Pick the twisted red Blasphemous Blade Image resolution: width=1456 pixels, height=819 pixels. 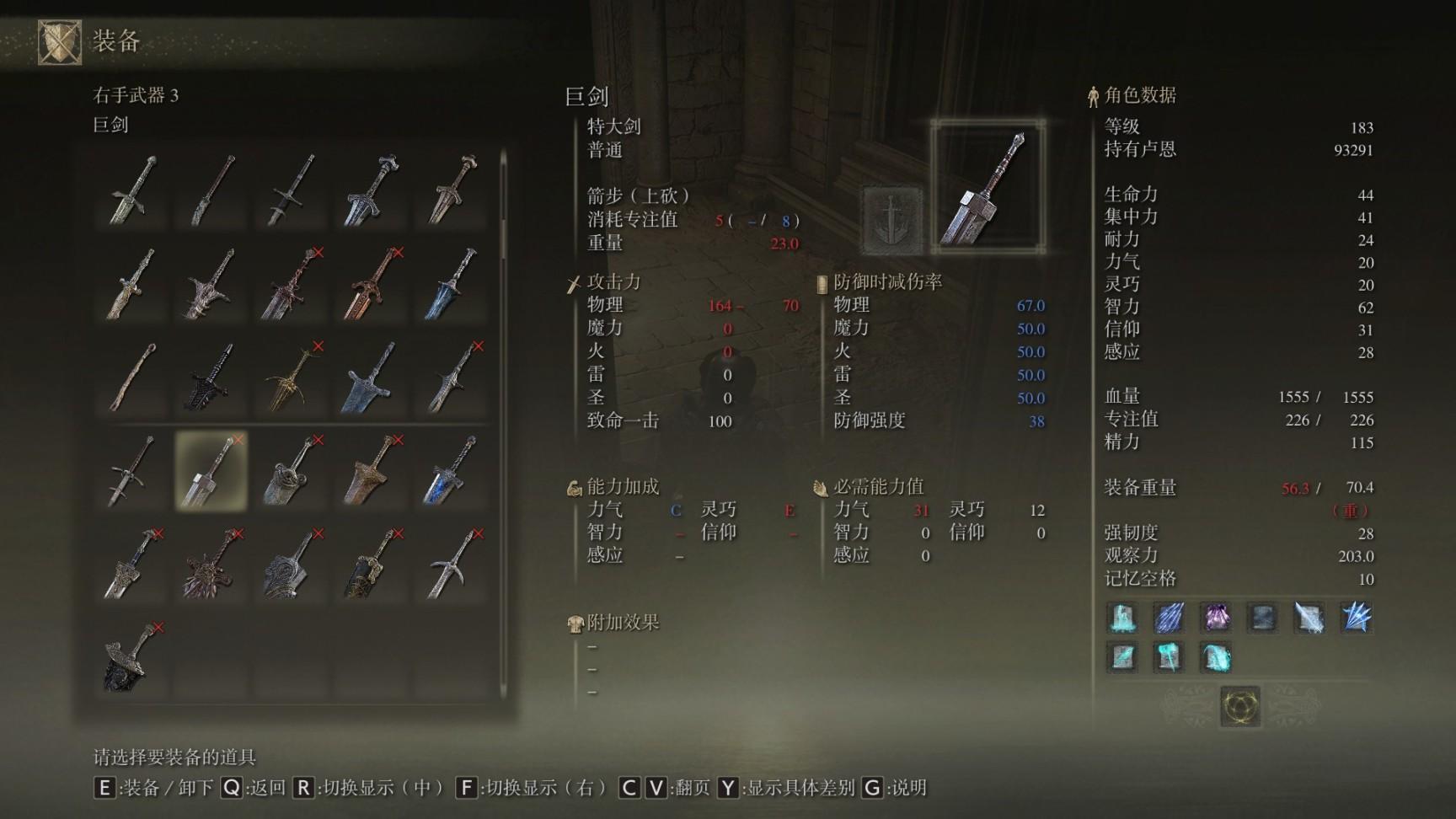tap(292, 284)
